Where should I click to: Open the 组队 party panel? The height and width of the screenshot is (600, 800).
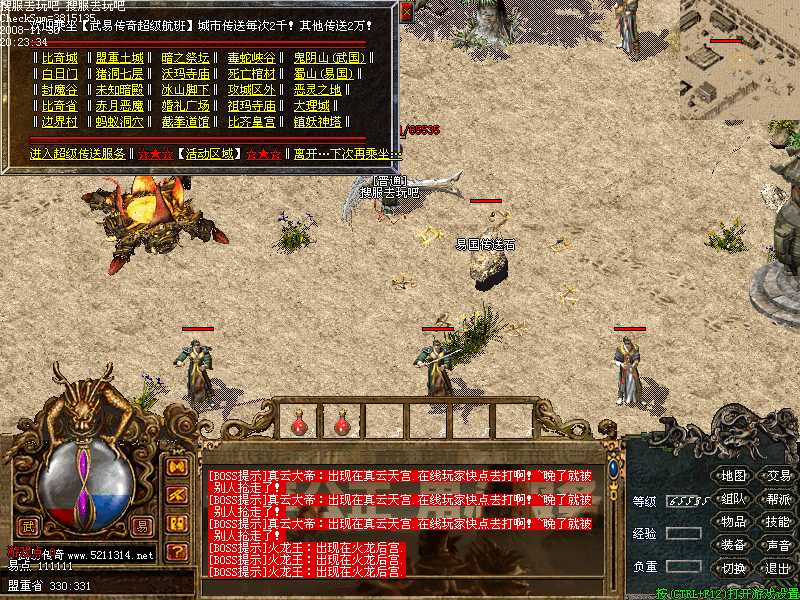[733, 498]
